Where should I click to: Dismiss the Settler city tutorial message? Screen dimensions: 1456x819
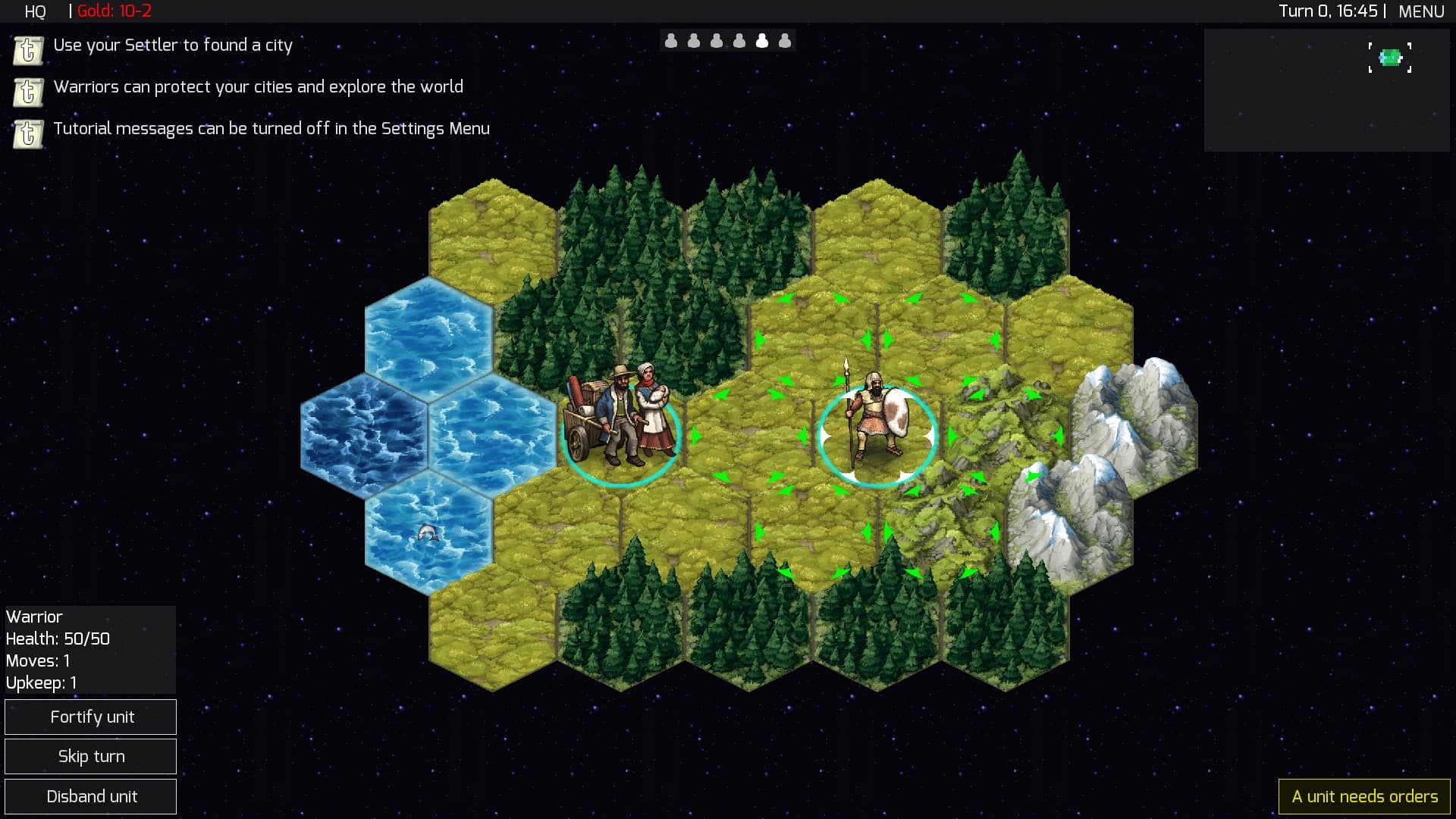click(28, 50)
